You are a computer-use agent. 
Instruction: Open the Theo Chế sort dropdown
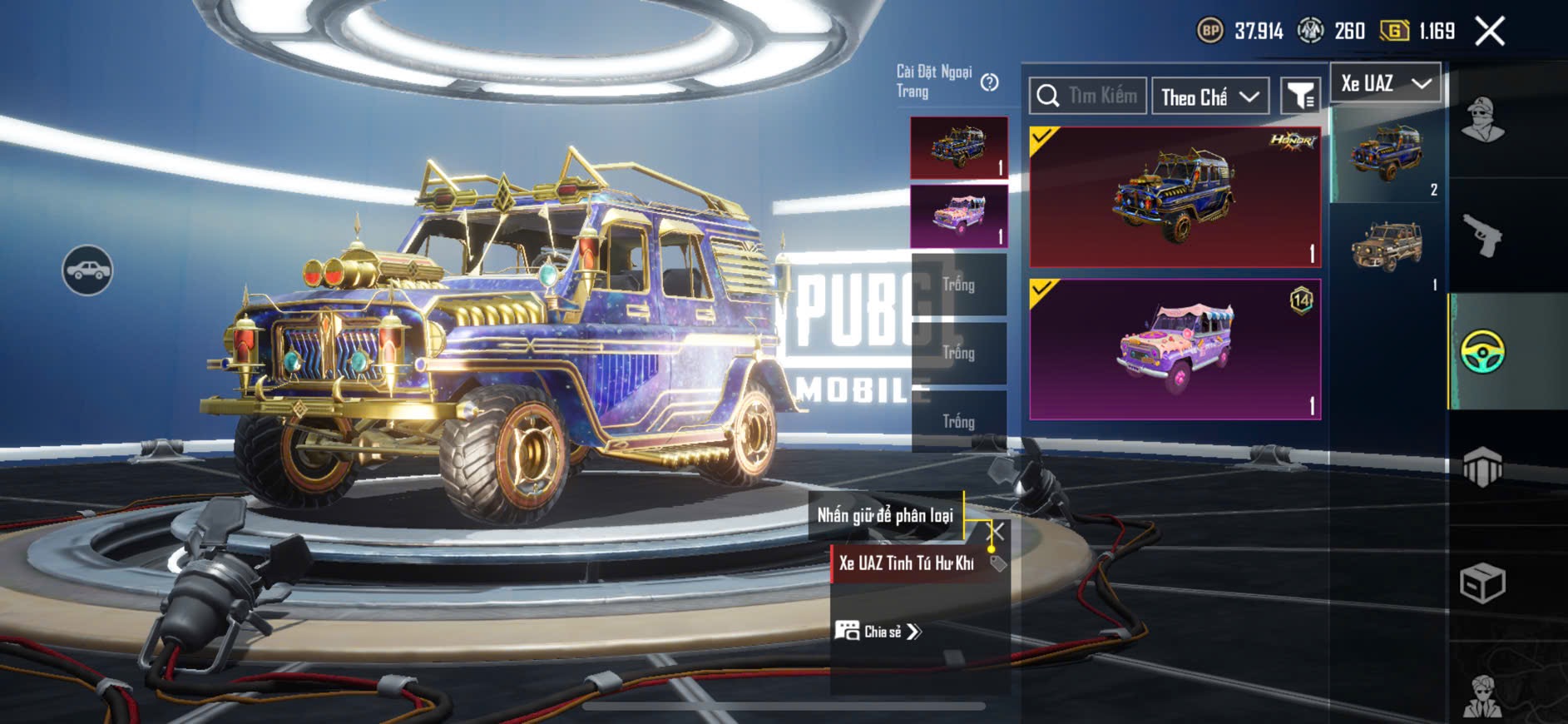[1209, 97]
